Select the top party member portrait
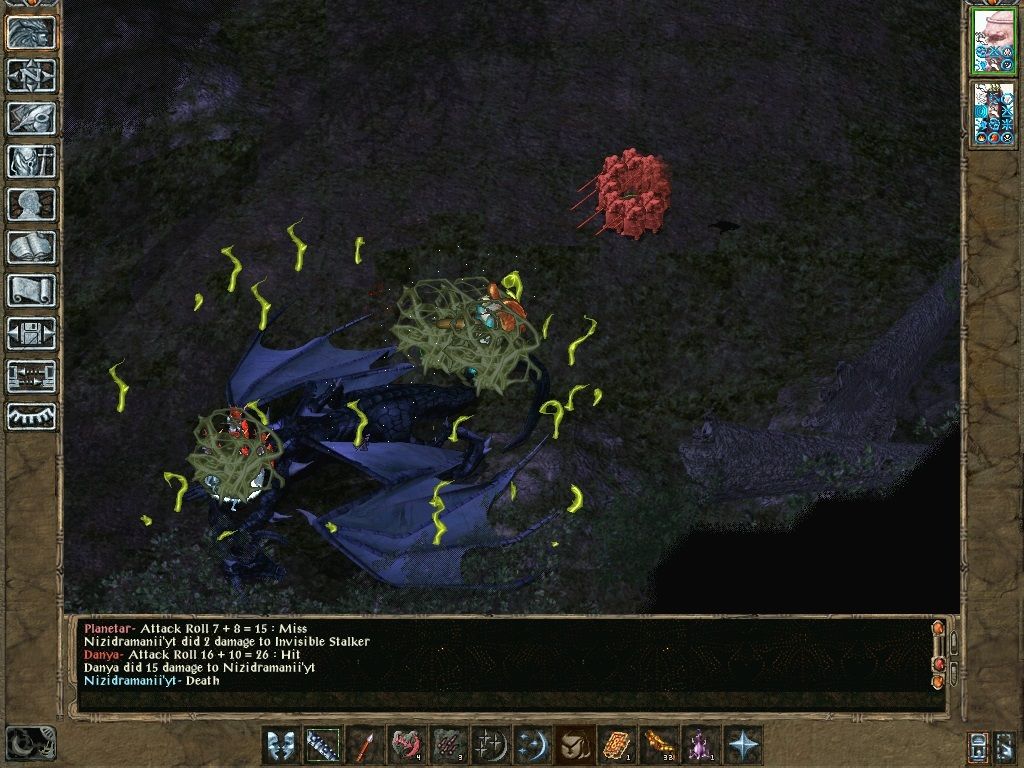 994,42
